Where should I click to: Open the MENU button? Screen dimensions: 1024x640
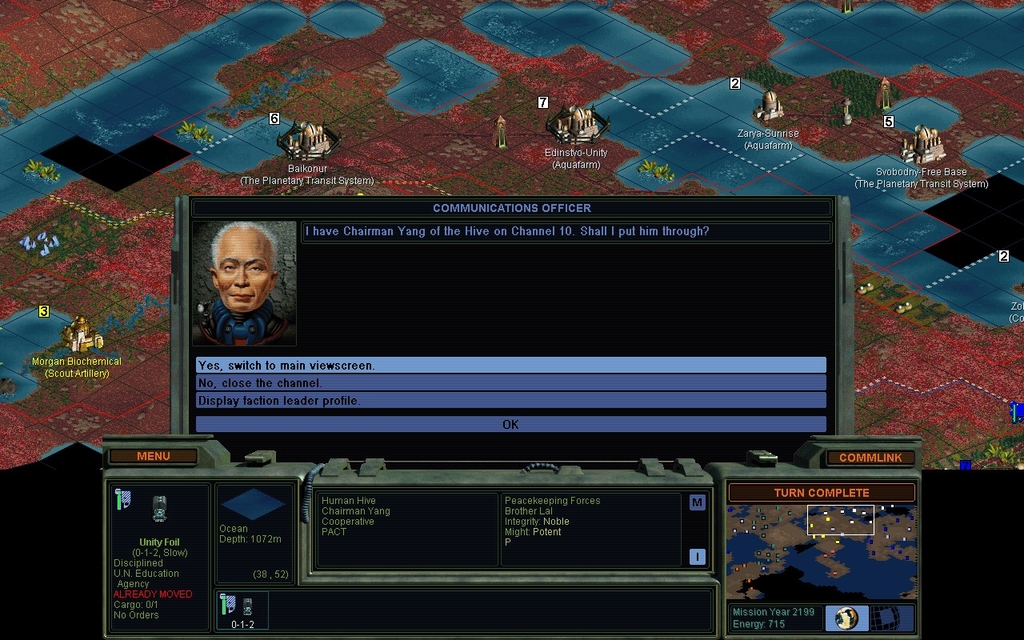[153, 456]
